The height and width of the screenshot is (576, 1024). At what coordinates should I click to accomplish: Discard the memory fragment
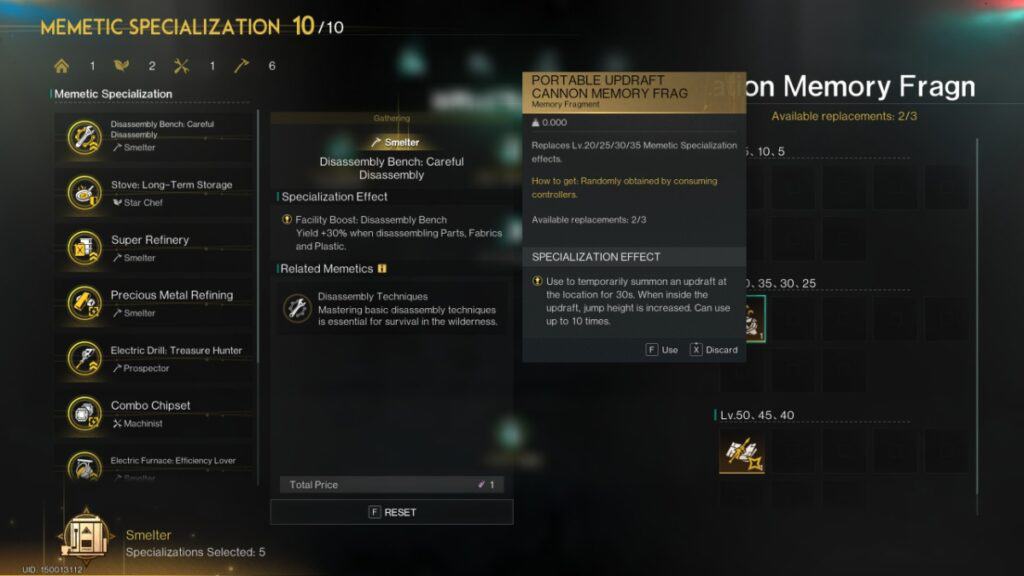[713, 350]
